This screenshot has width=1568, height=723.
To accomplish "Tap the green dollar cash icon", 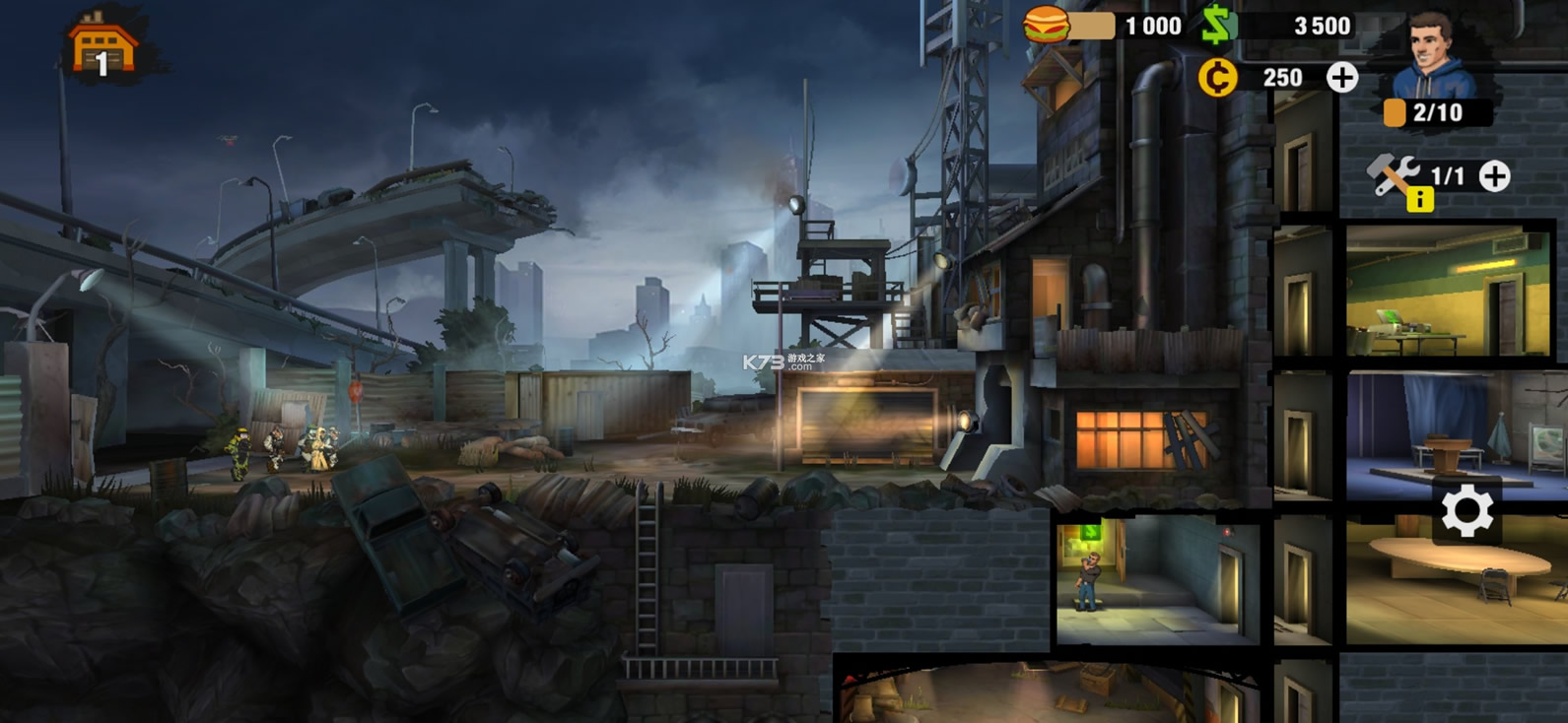I will pos(1218,25).
